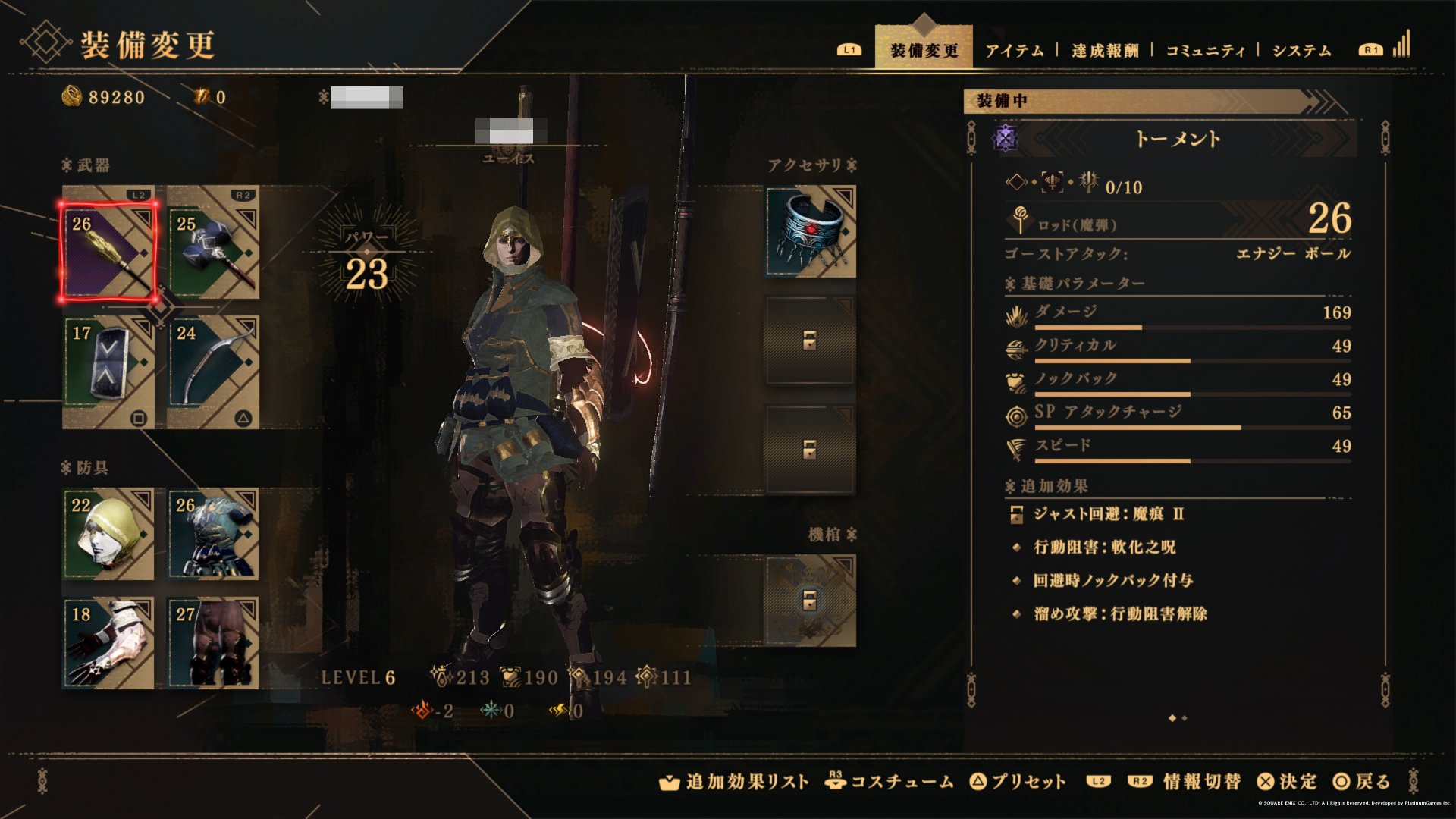The image size is (1456, 819).
Task: Switch to the アイテム tab
Action: pyautogui.click(x=1014, y=51)
